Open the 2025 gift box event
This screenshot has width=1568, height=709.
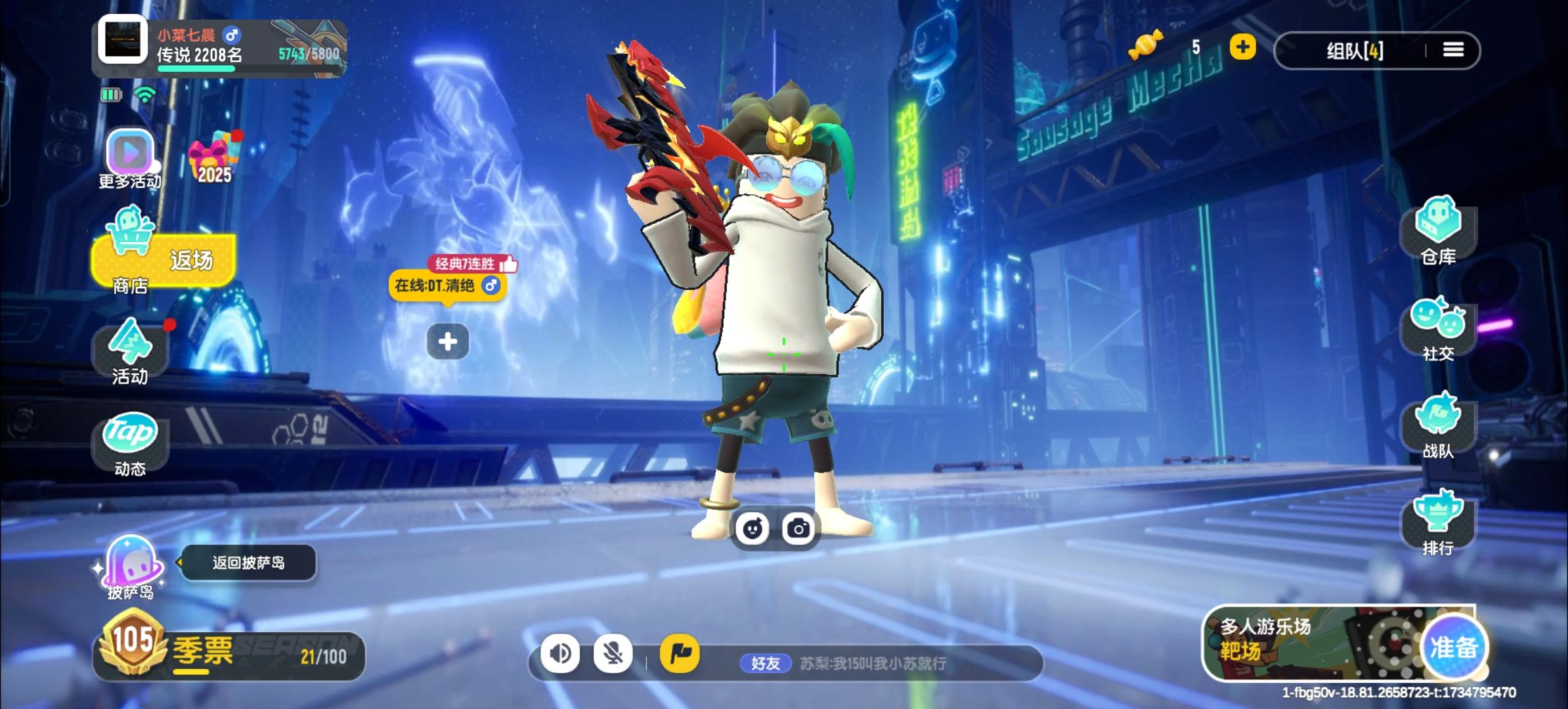click(214, 158)
